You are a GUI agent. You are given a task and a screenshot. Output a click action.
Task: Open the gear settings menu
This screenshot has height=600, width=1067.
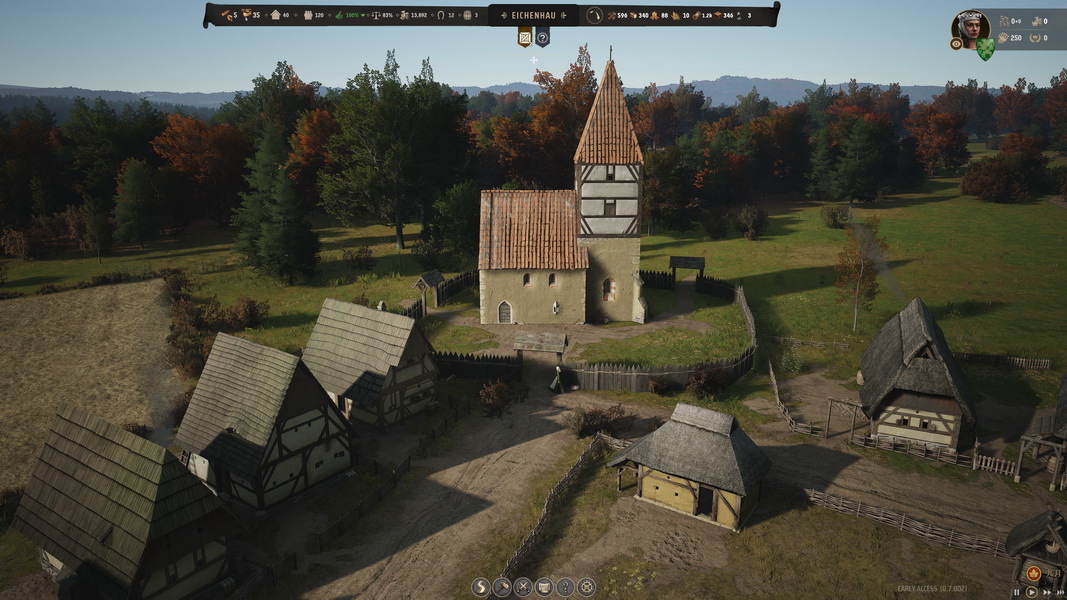pos(587,587)
